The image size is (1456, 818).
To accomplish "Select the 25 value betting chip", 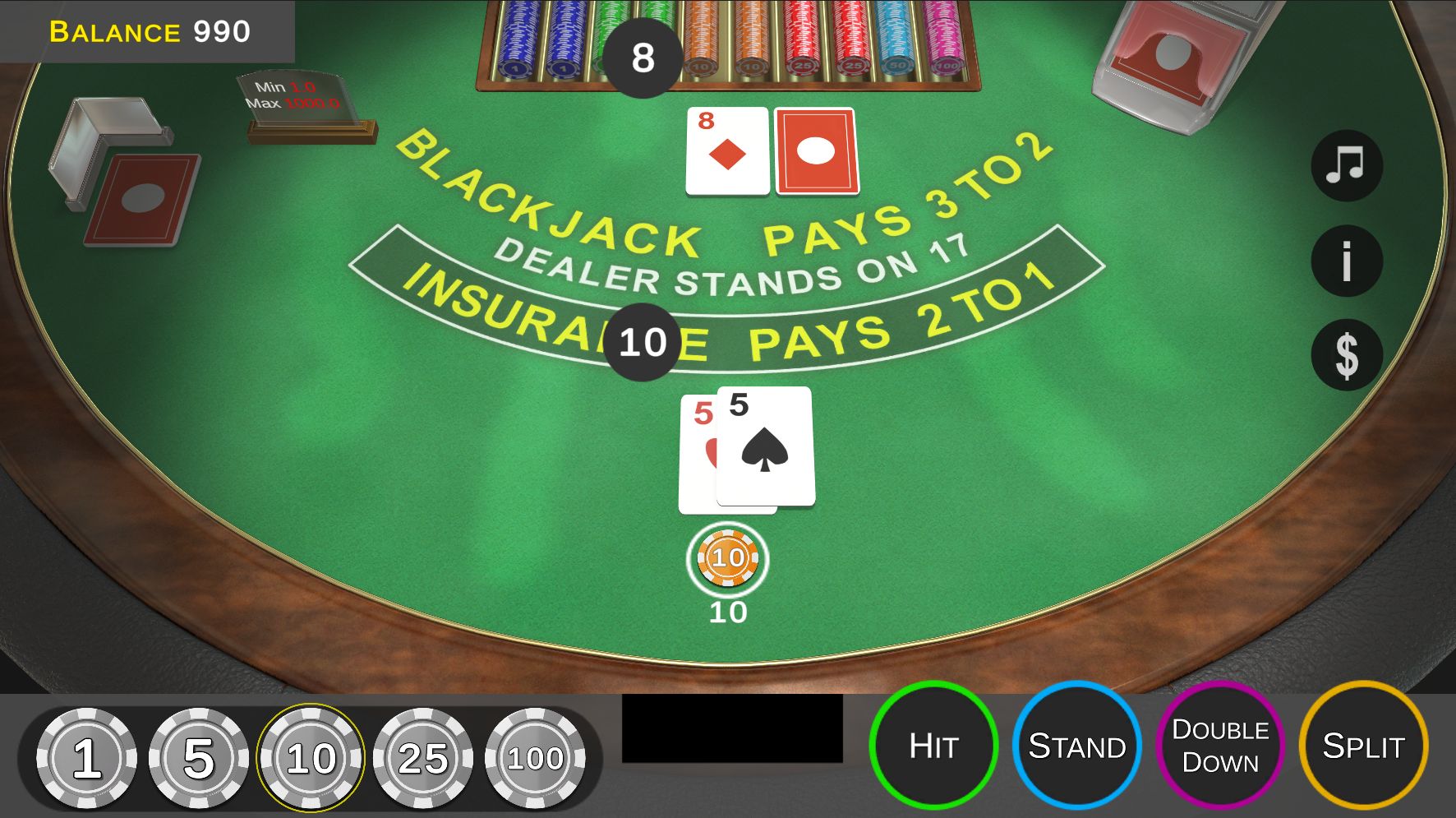I will (x=423, y=757).
